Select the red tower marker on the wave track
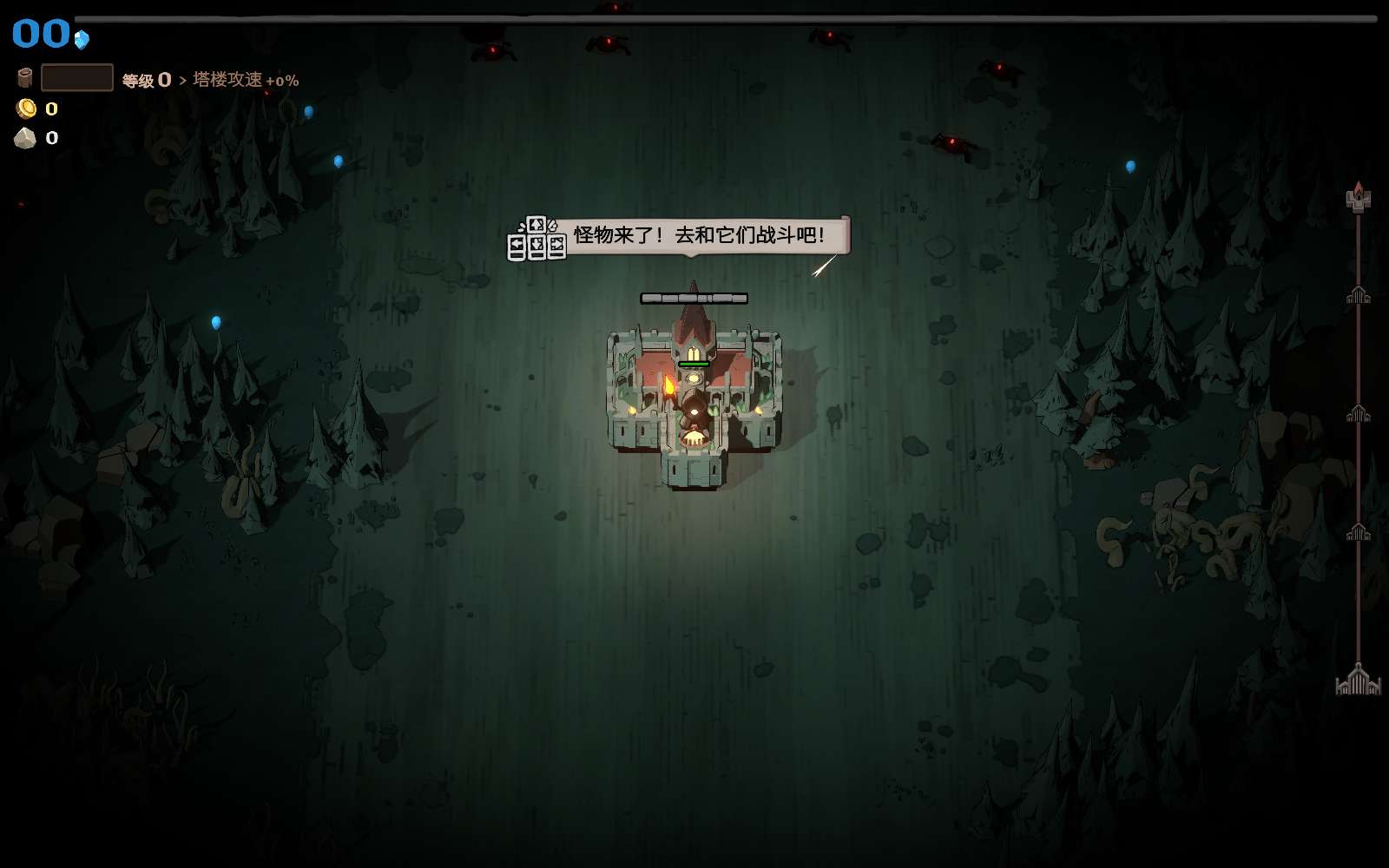Screen dimensions: 1389x868 point(1359,197)
